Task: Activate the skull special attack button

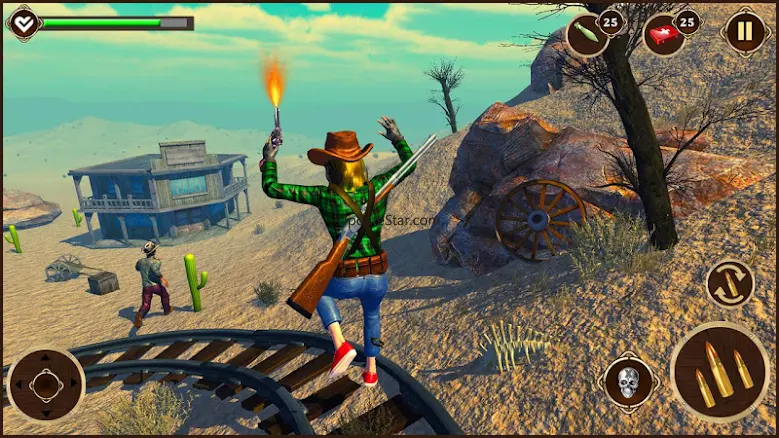Action: tap(628, 382)
